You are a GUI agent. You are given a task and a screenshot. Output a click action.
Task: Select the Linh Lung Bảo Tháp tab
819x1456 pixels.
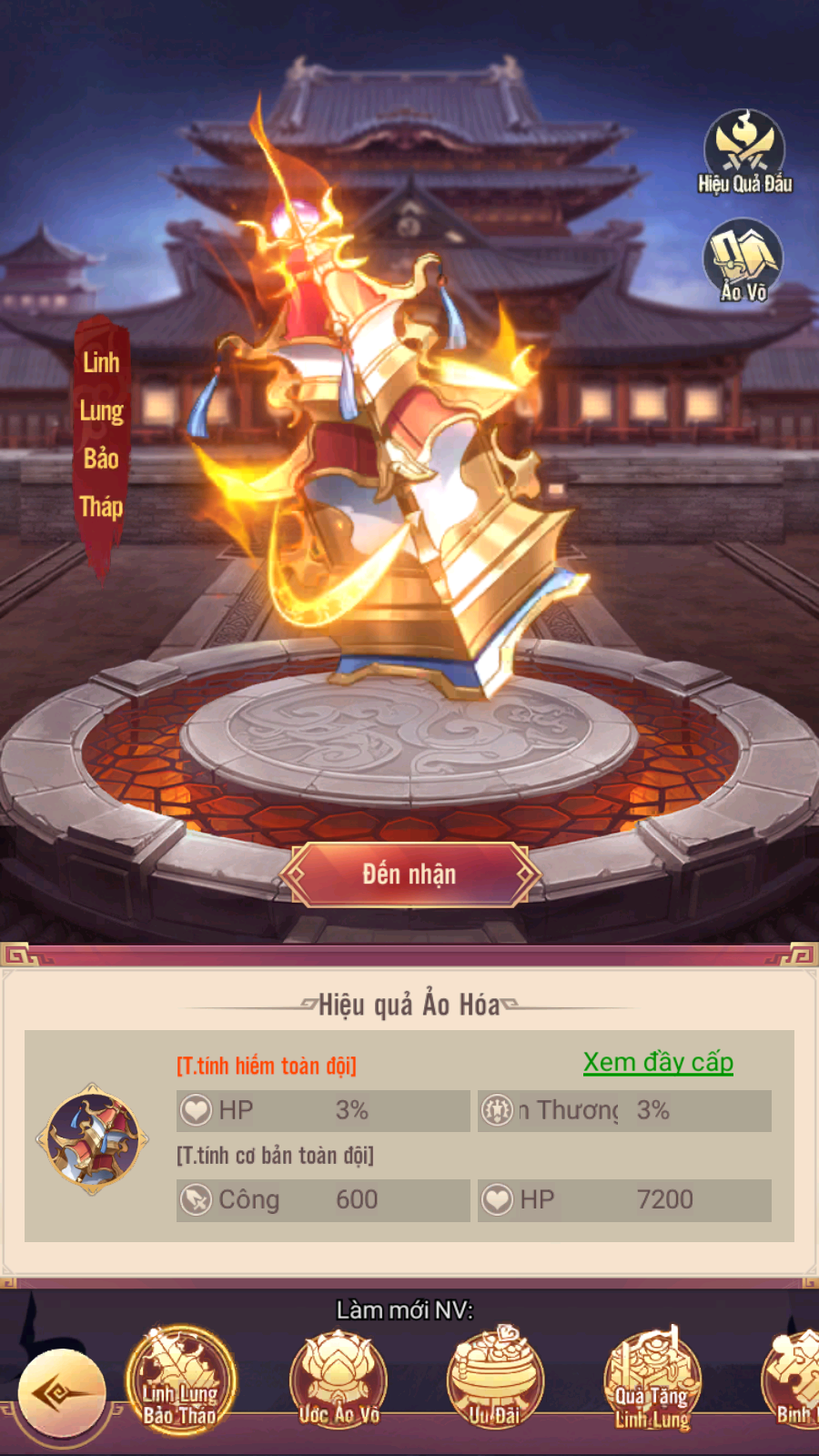coord(180,1379)
